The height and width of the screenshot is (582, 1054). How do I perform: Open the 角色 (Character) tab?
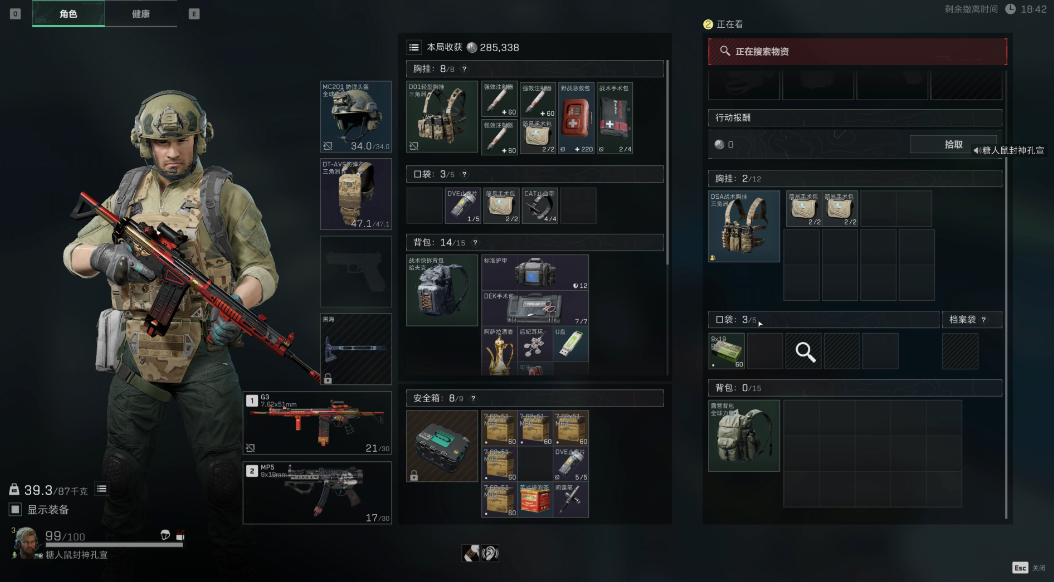click(x=68, y=14)
